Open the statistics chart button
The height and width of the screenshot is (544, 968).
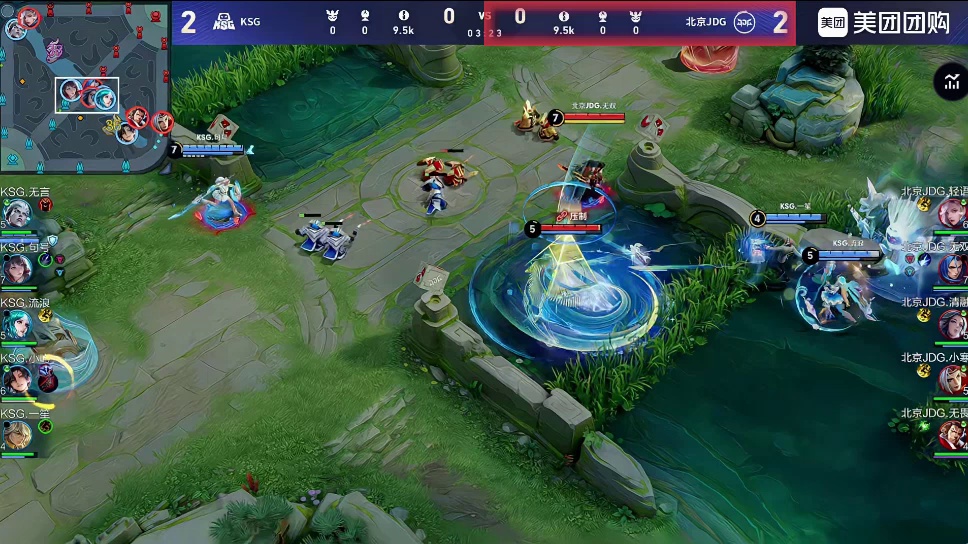click(948, 83)
